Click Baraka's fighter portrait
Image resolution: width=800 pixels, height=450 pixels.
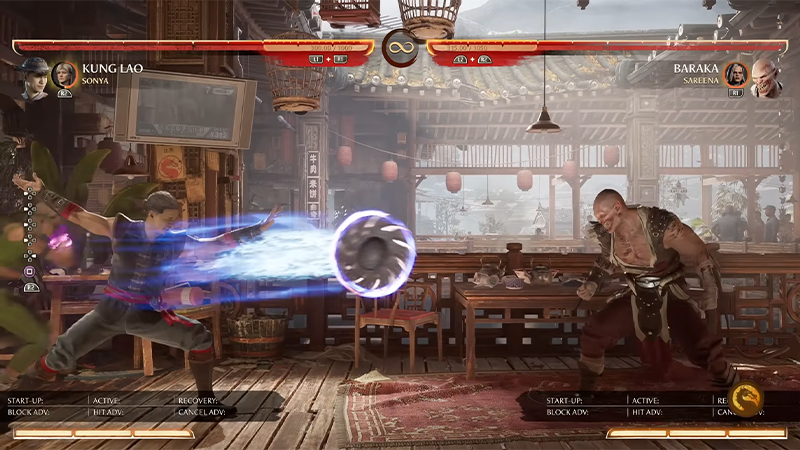click(767, 77)
